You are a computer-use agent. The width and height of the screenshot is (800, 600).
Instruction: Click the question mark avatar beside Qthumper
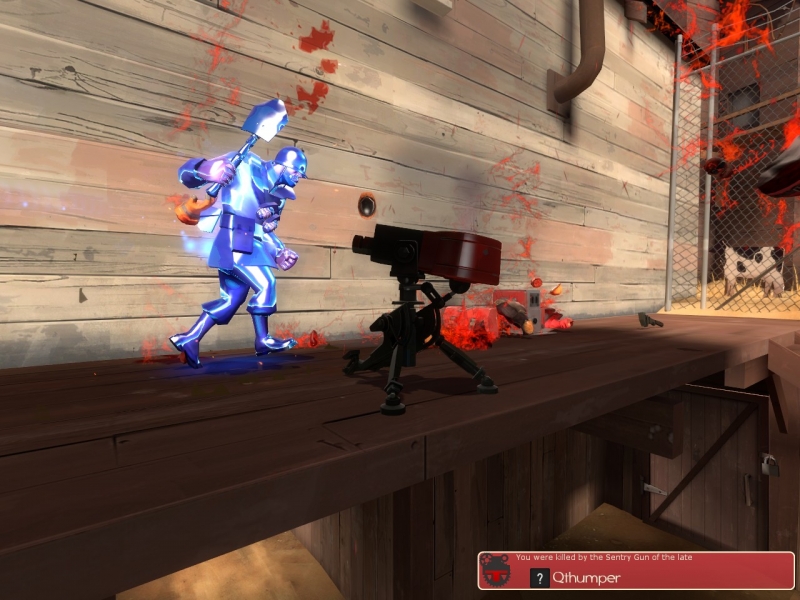coord(539,577)
